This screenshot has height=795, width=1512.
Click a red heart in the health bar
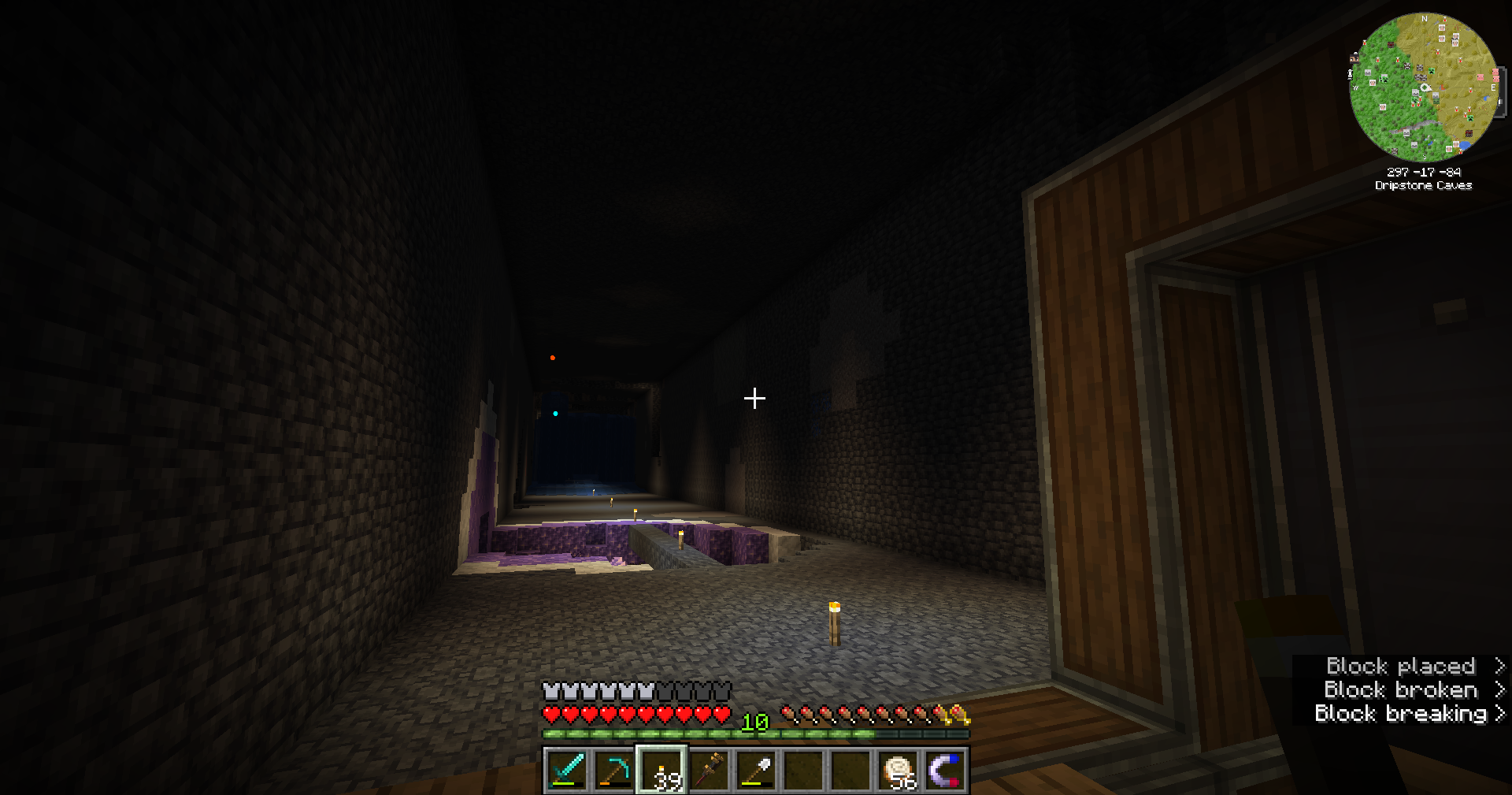tap(551, 713)
